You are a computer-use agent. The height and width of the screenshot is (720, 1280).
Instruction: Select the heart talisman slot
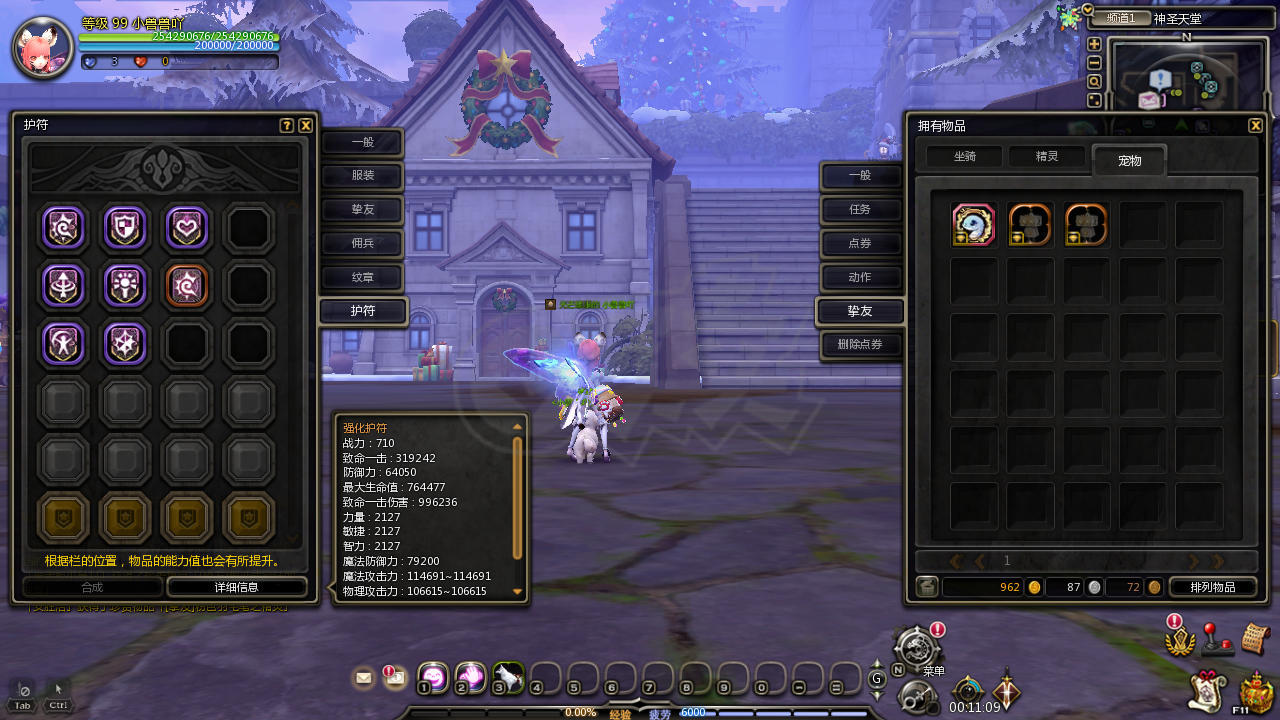[186, 228]
